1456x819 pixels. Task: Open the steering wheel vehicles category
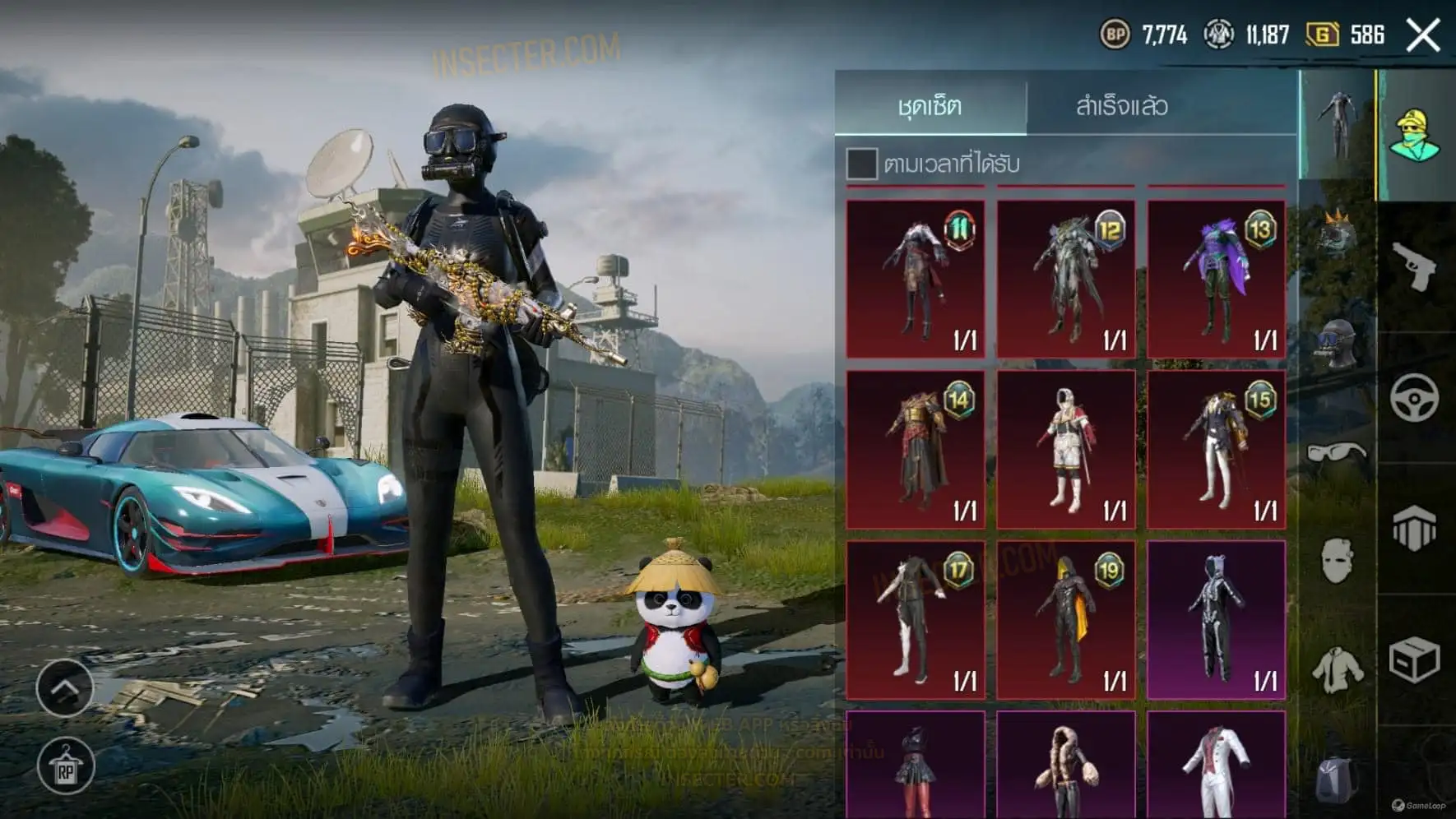click(x=1414, y=398)
